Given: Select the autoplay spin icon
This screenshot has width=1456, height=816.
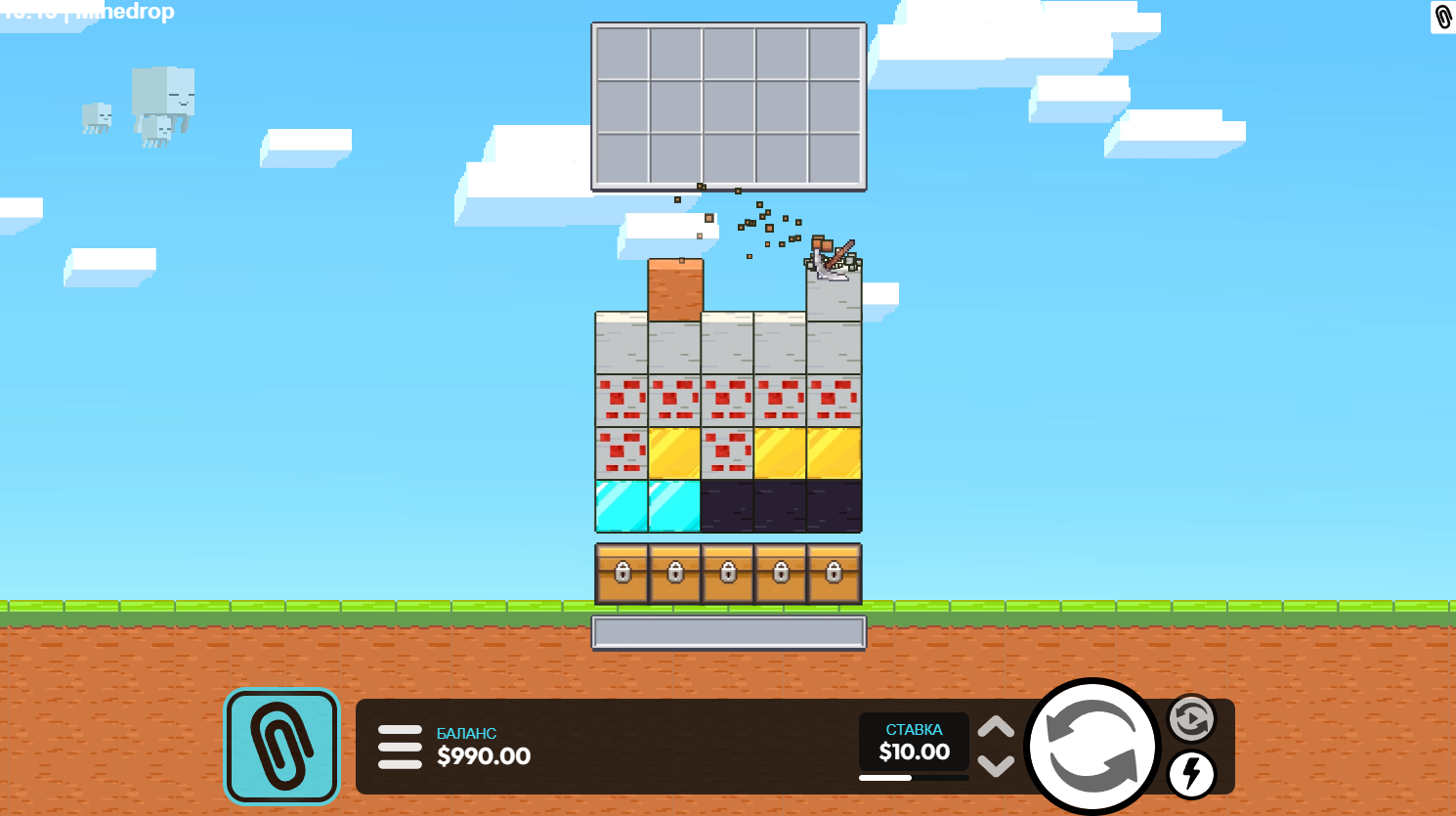Looking at the screenshot, I should (x=1189, y=719).
